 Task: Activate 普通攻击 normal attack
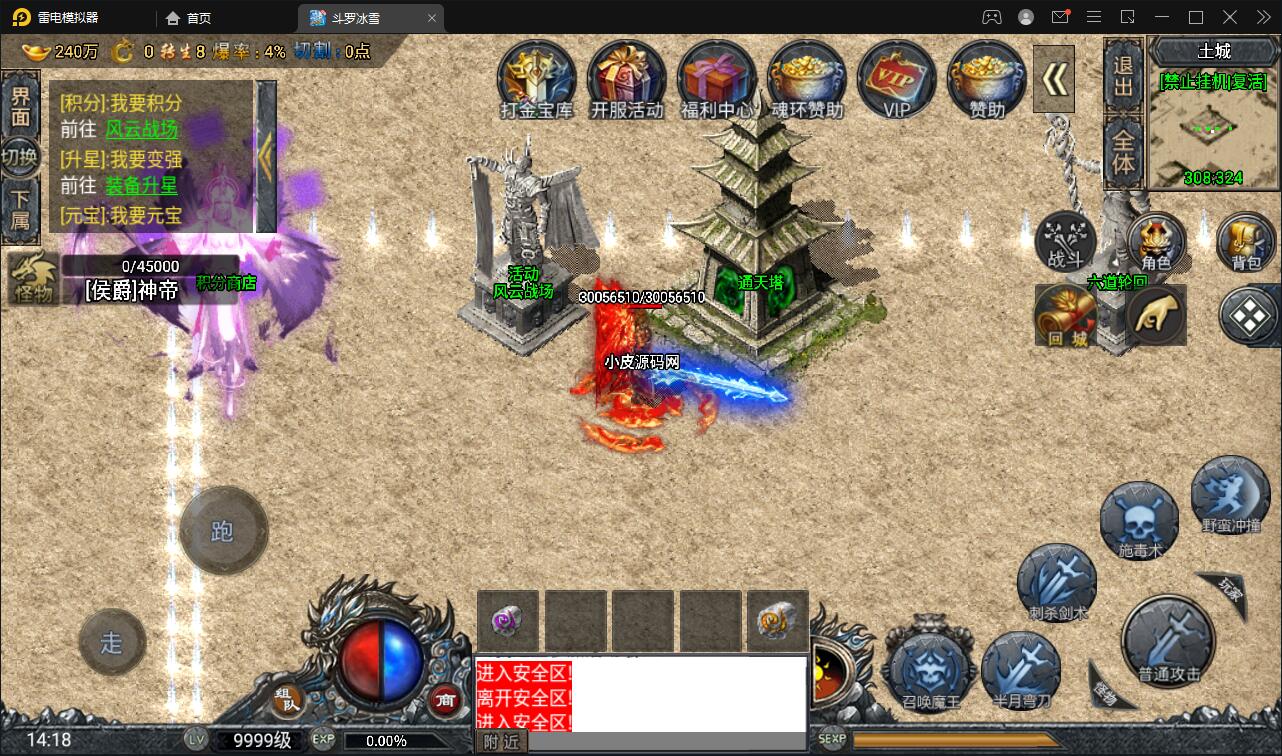tap(1168, 641)
